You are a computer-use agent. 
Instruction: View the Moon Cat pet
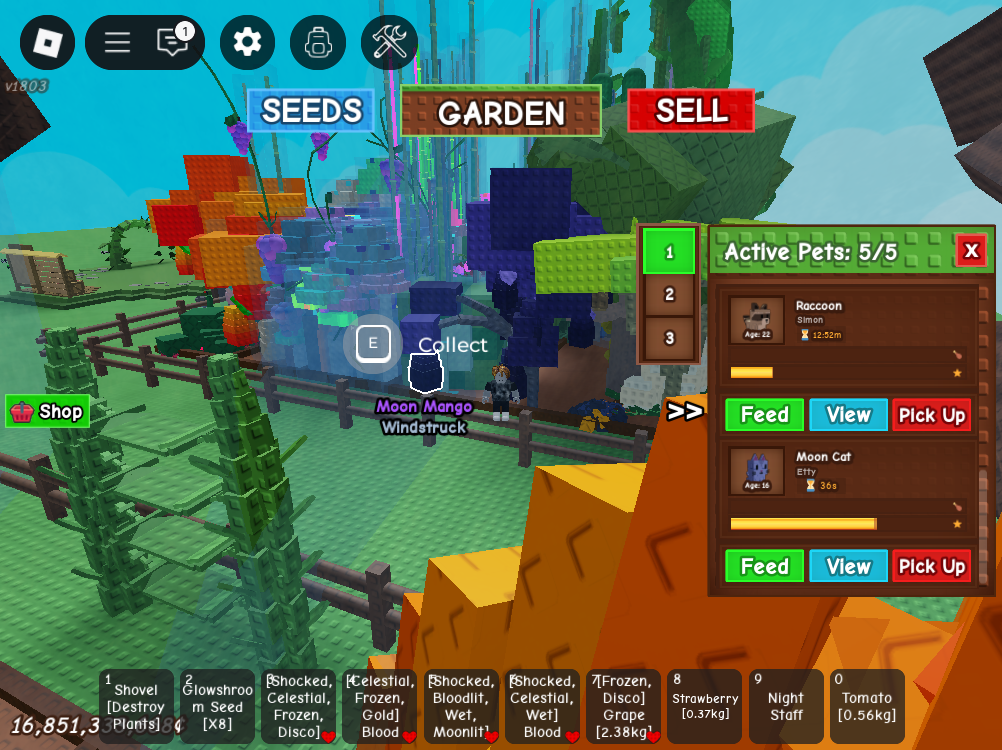point(848,566)
